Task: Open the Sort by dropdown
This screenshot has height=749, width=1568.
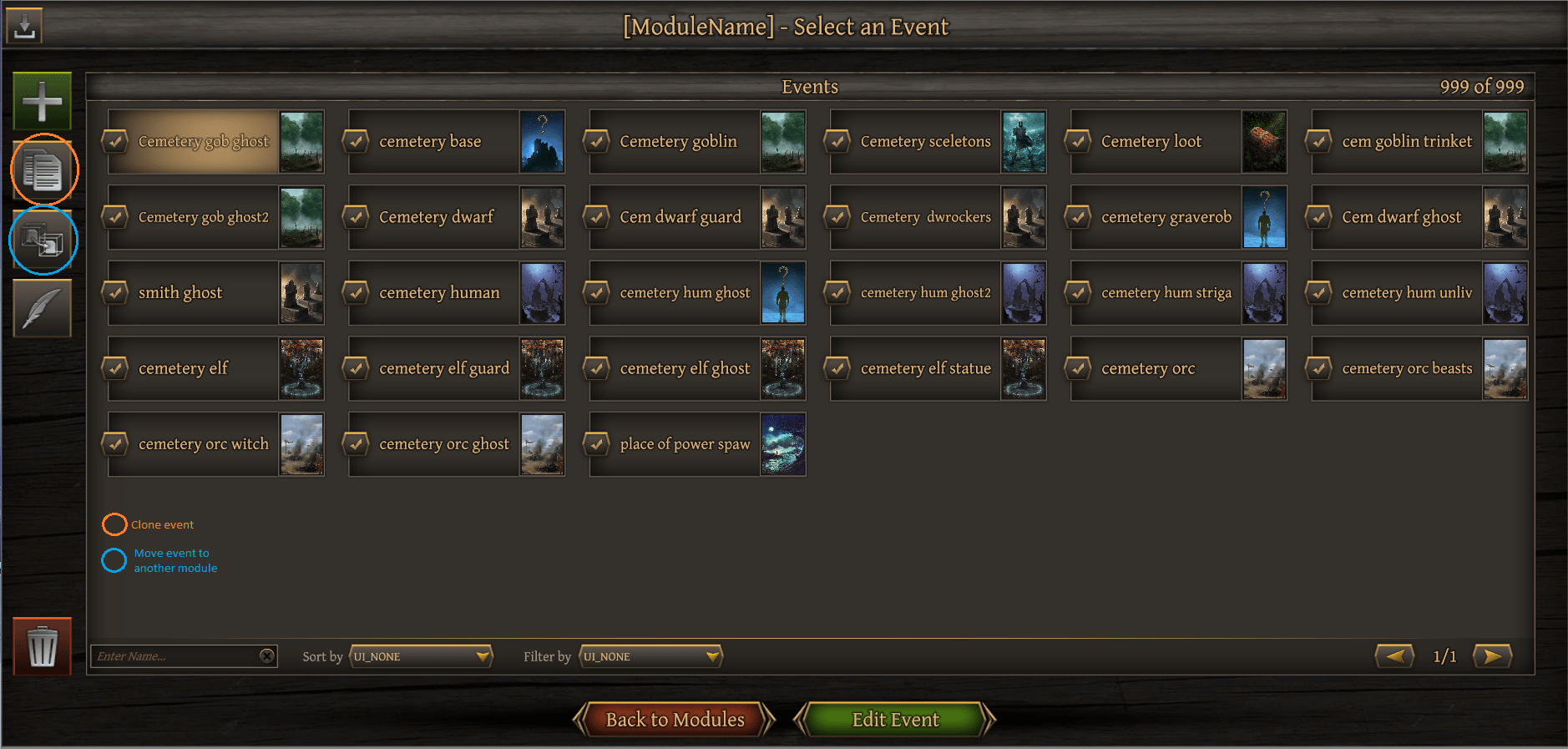Action: (421, 656)
